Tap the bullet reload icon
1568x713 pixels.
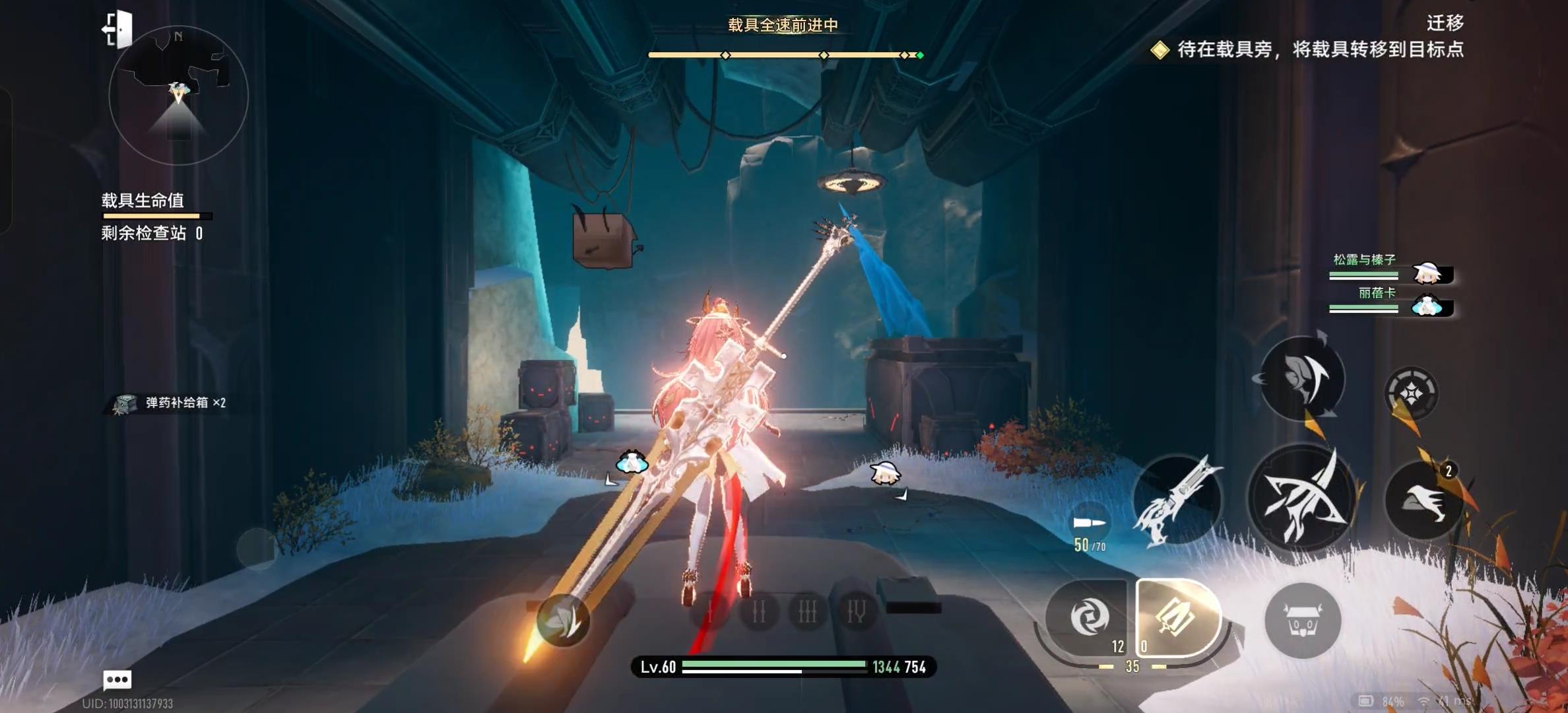click(1089, 524)
